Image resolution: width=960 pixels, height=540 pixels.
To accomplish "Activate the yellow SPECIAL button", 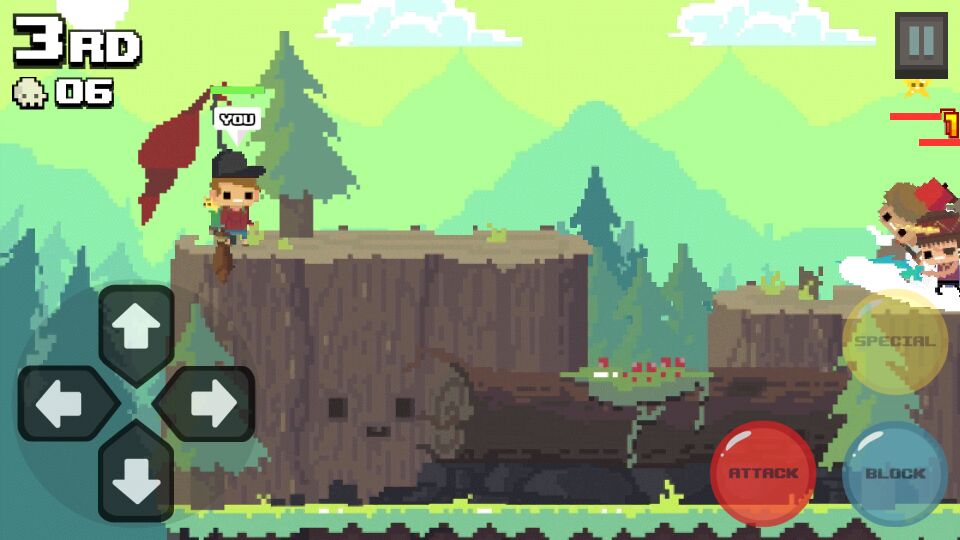I will coord(894,341).
